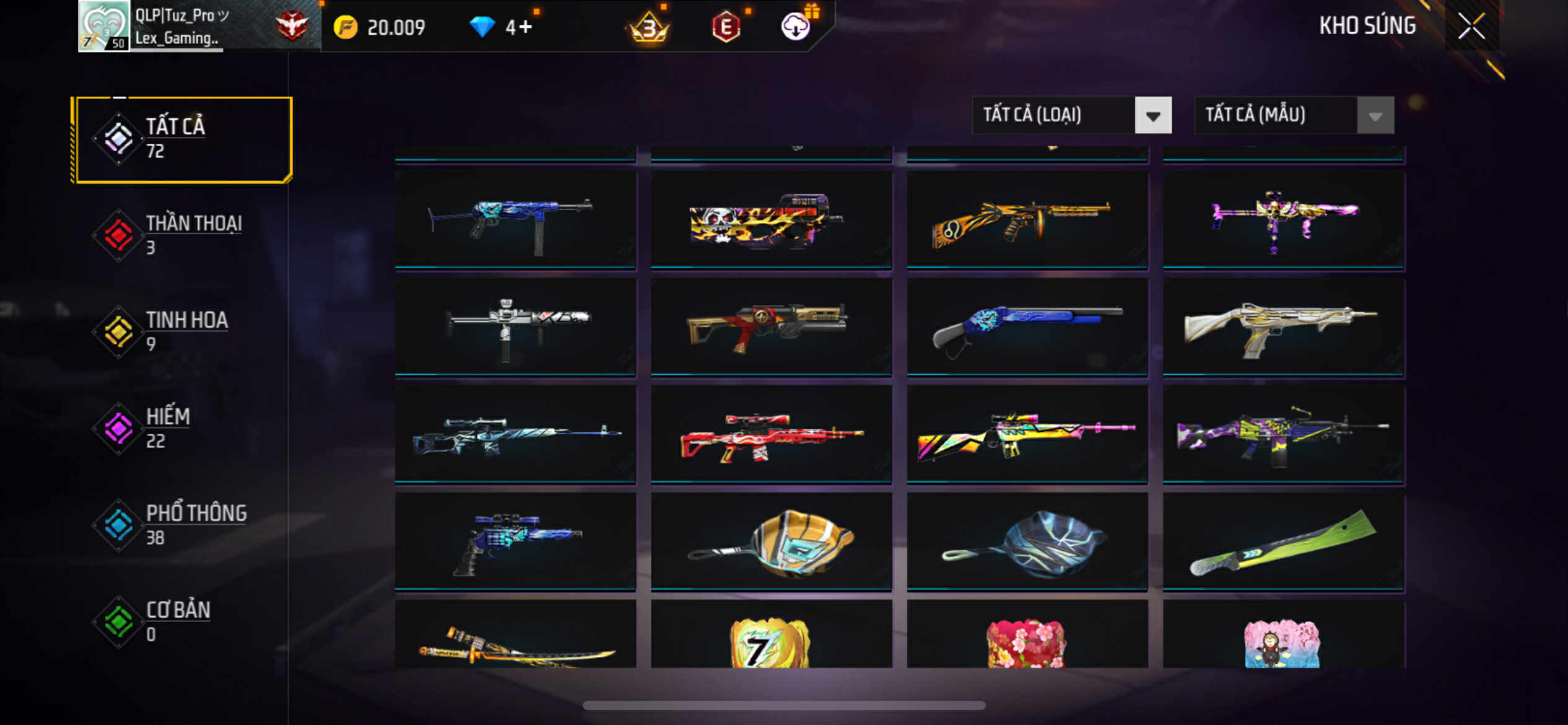
Task: Select the green machete skin
Action: click(x=1283, y=542)
